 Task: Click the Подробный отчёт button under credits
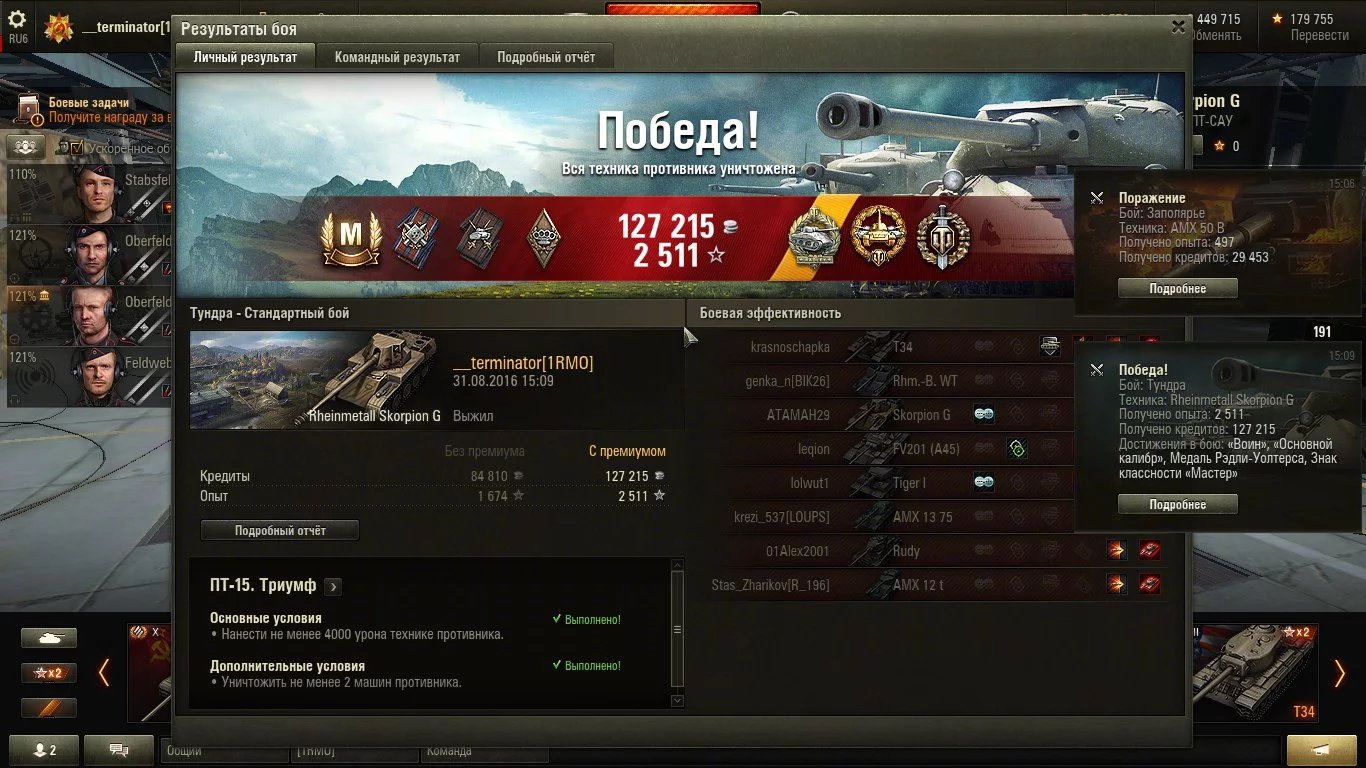click(x=280, y=530)
